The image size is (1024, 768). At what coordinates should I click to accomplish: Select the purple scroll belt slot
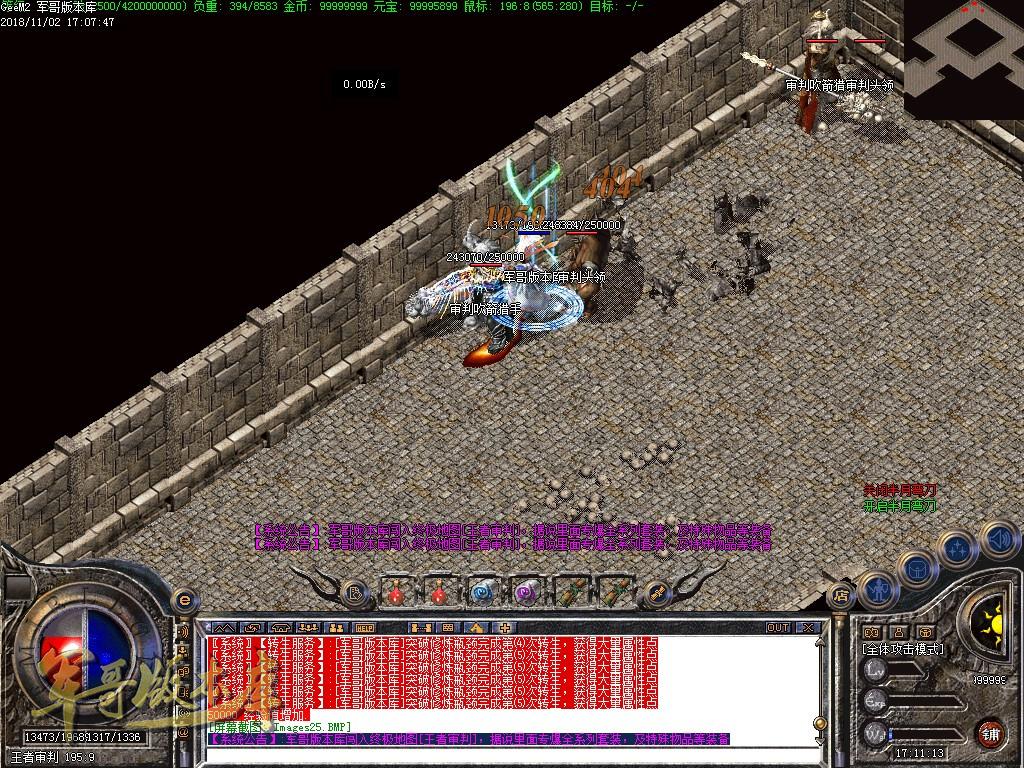click(x=526, y=592)
